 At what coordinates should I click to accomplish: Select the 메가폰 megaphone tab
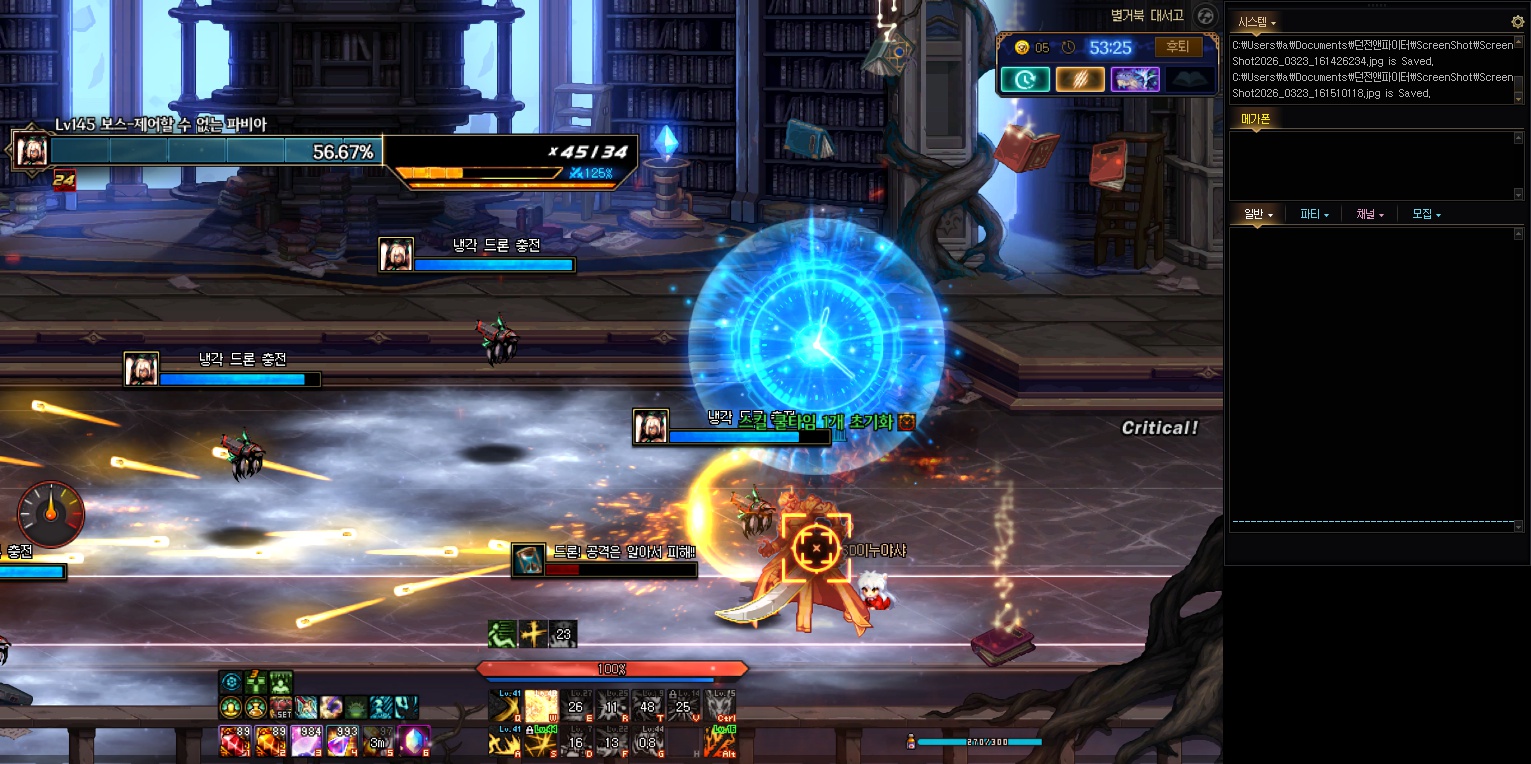1255,119
